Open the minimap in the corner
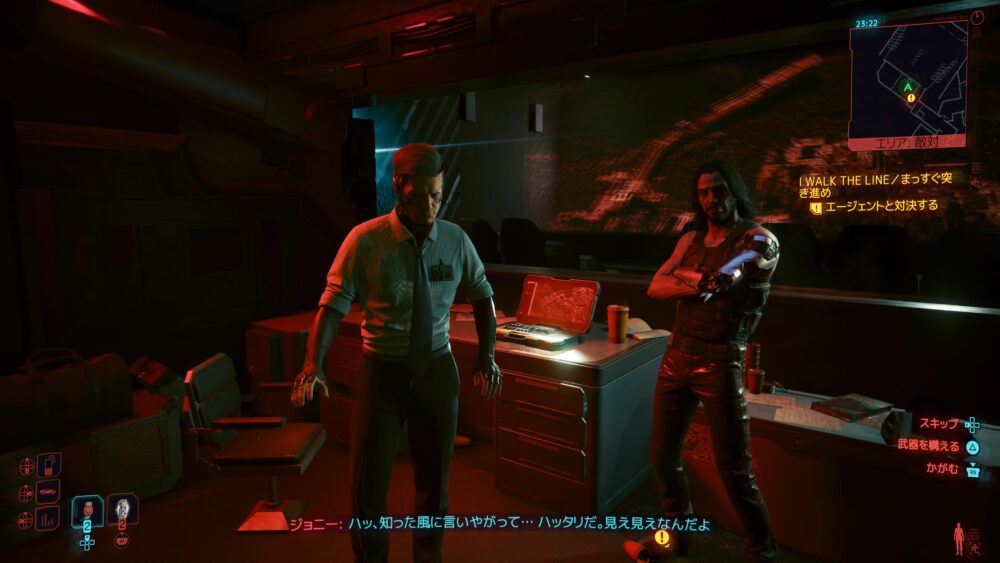This screenshot has width=1000, height=563. coord(908,80)
